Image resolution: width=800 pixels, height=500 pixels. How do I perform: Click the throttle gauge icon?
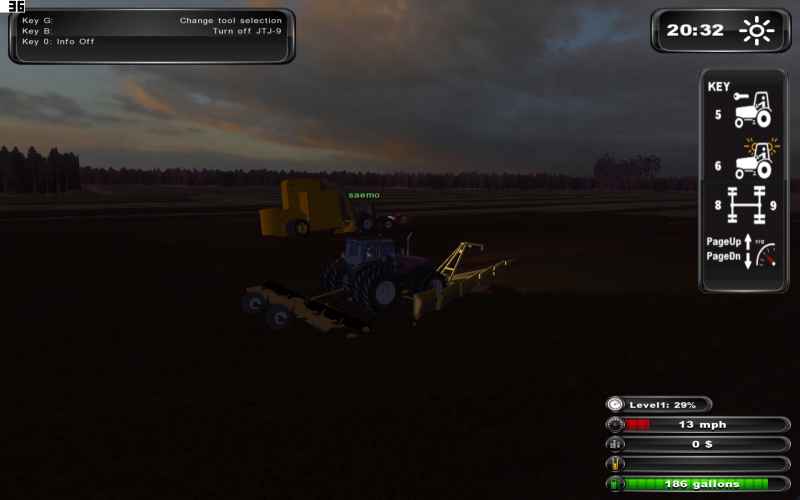click(x=765, y=257)
